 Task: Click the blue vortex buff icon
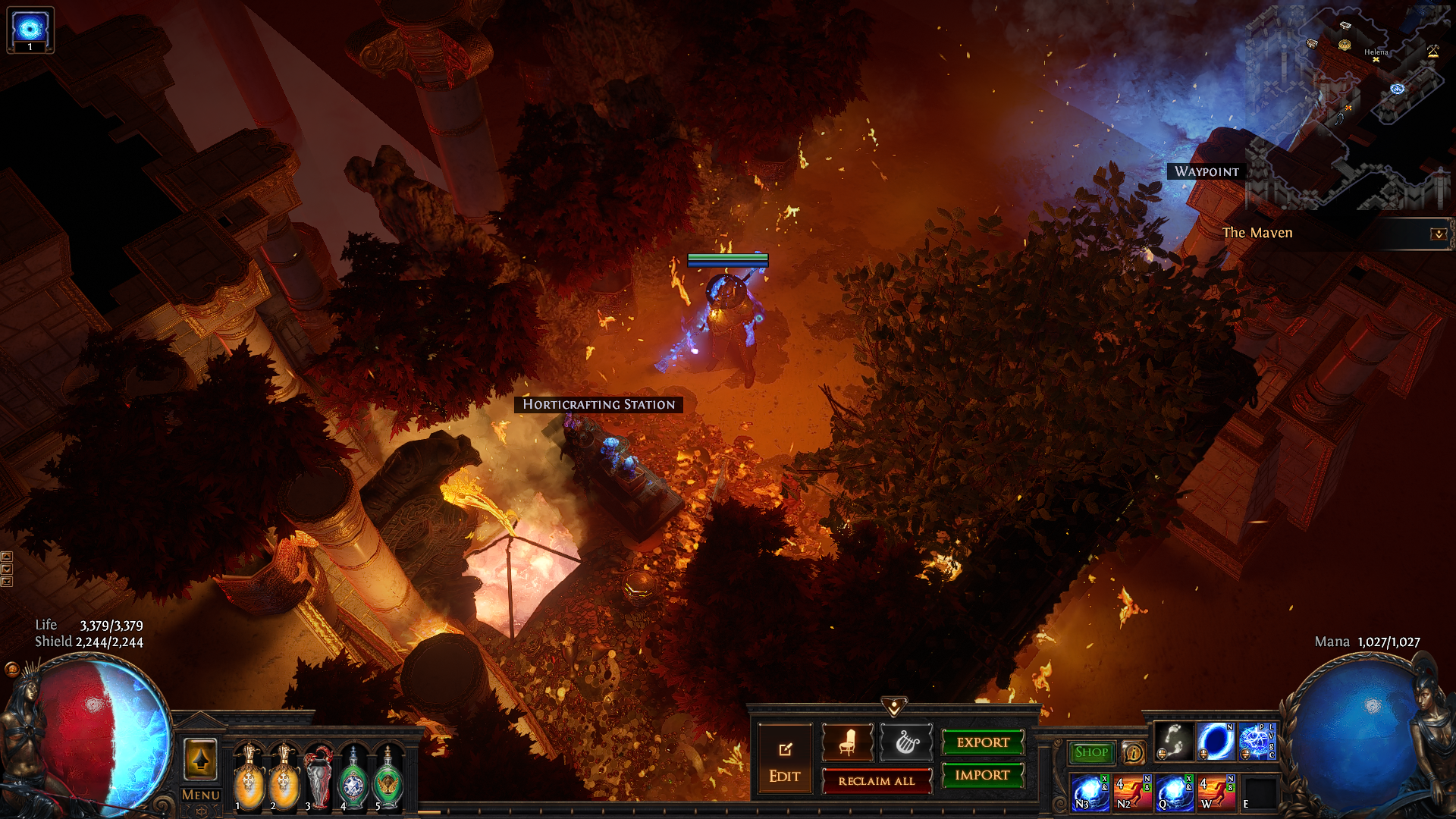click(30, 29)
